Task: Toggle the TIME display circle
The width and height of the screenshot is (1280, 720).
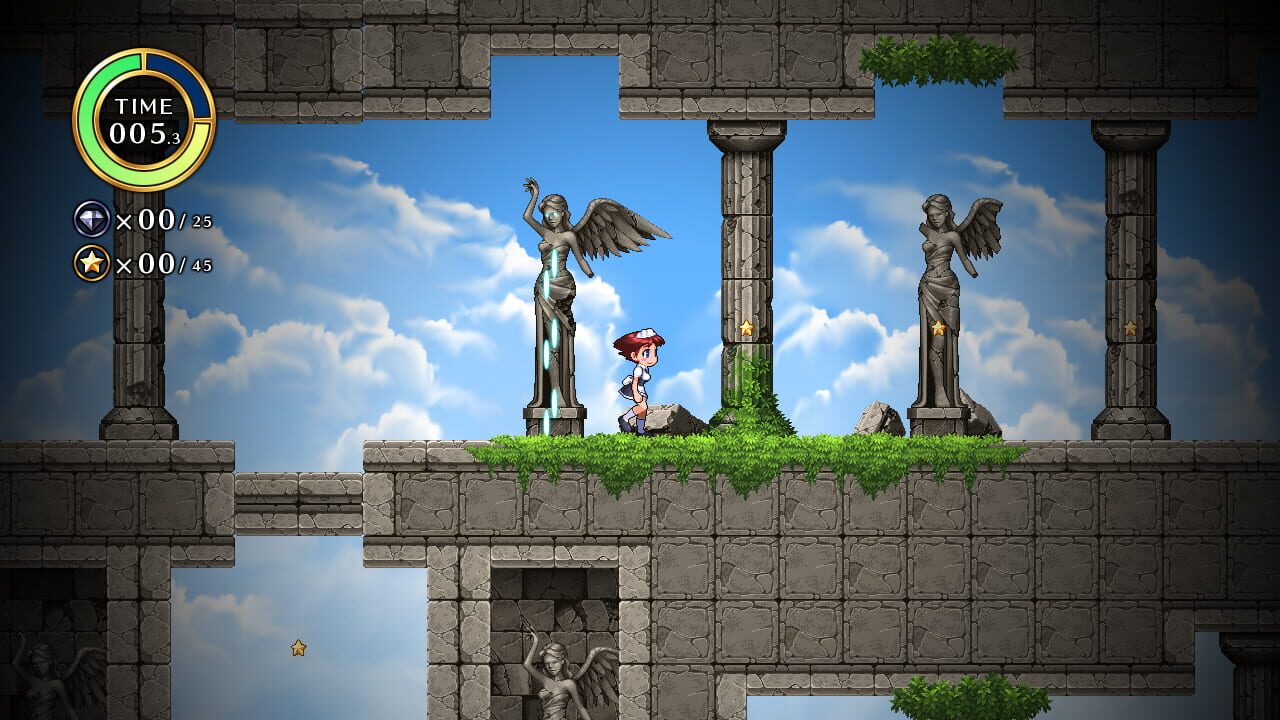Action: coord(148,113)
